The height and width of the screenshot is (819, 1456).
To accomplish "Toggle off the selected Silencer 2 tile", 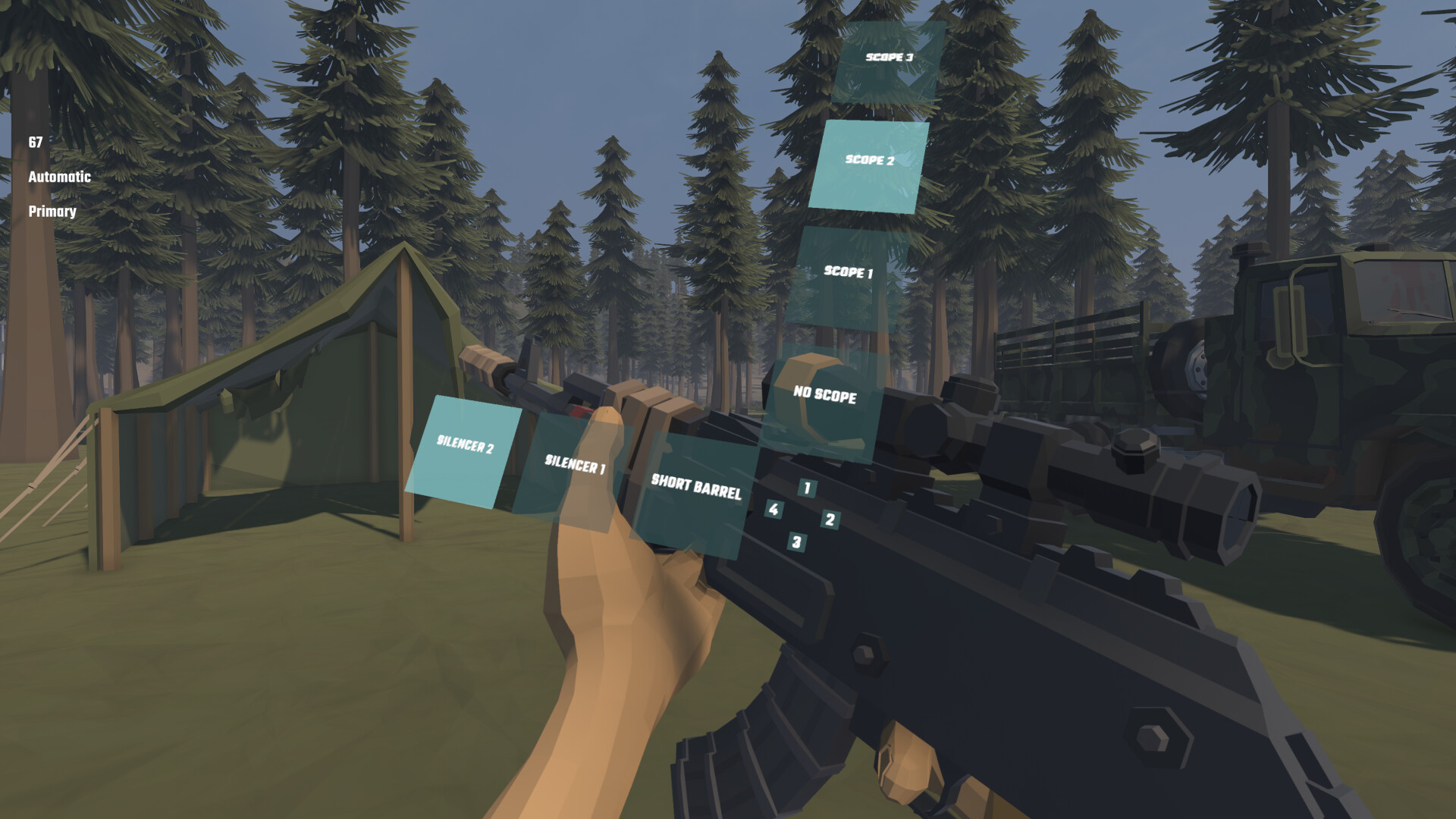I will (x=465, y=447).
